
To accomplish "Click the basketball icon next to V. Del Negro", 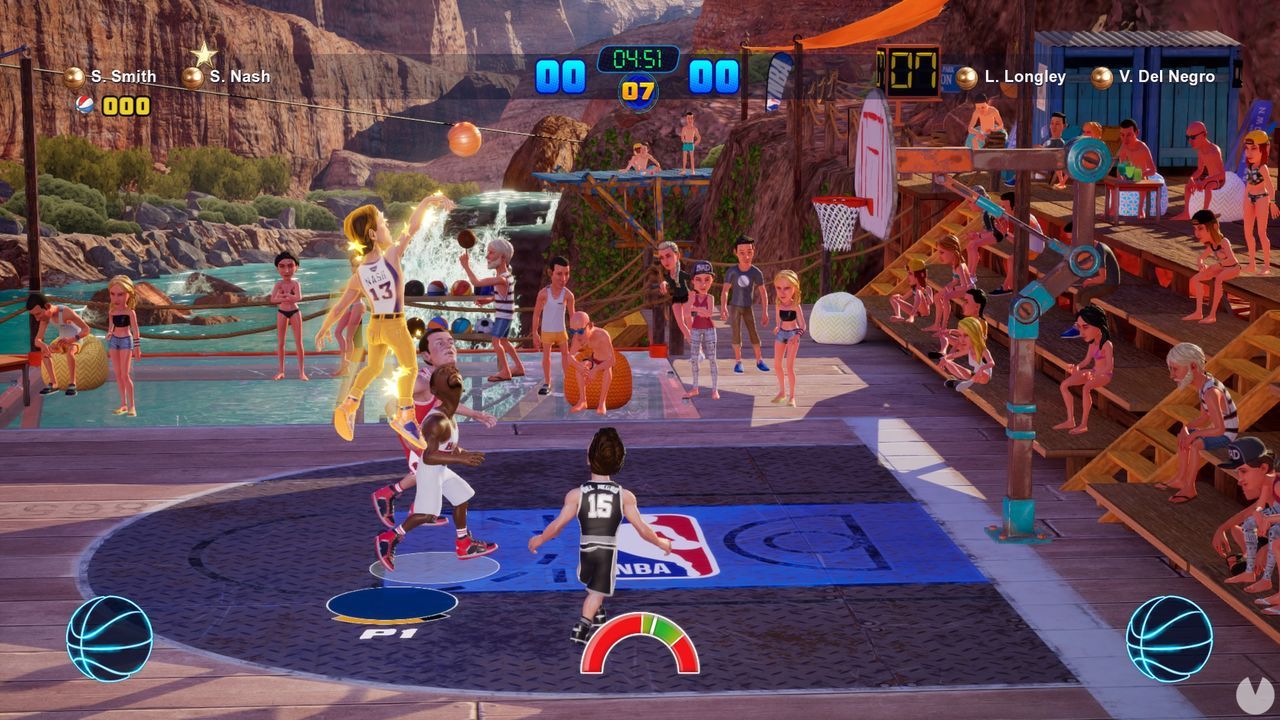I will (x=1101, y=75).
